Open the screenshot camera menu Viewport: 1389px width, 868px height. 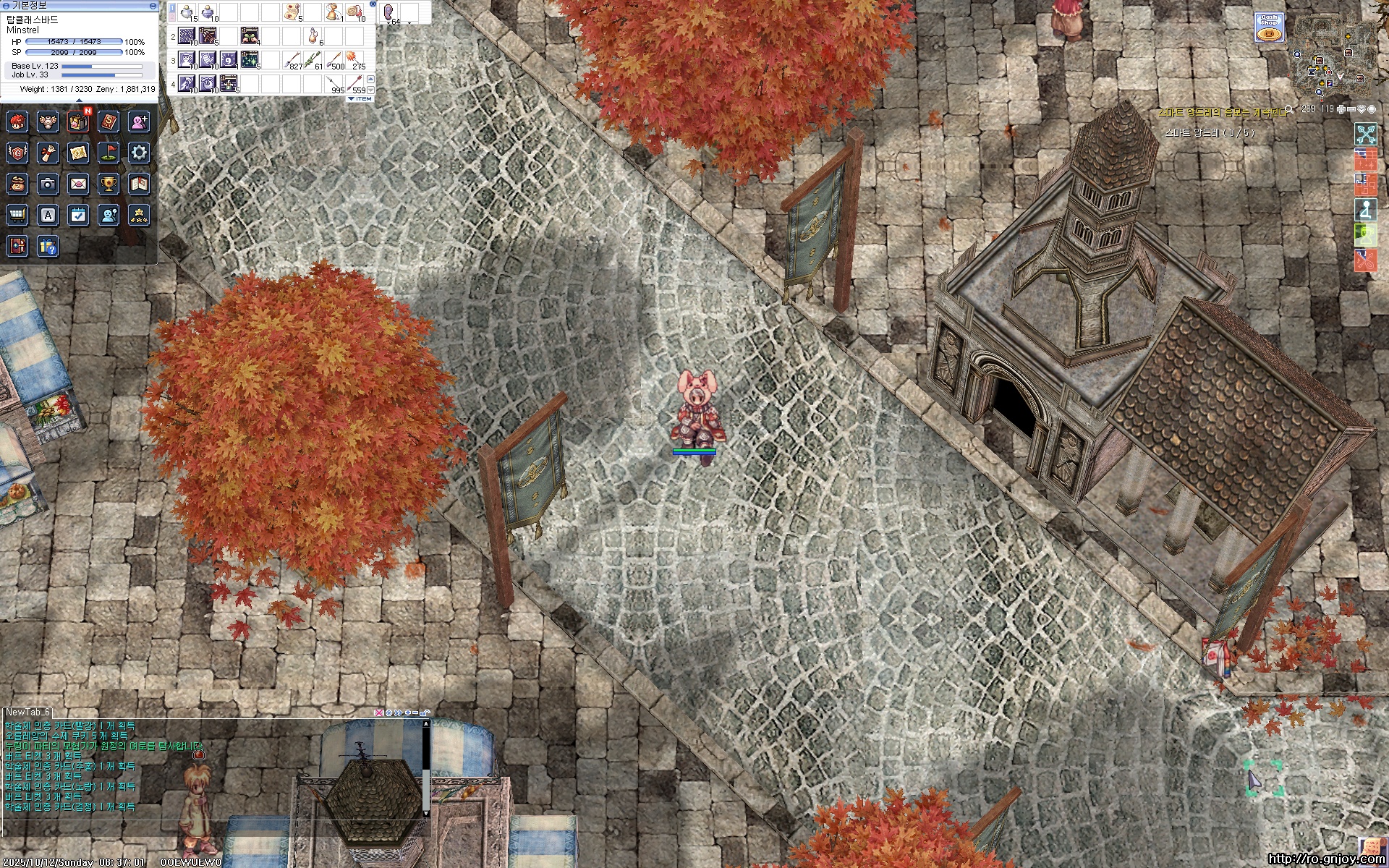pos(48,184)
